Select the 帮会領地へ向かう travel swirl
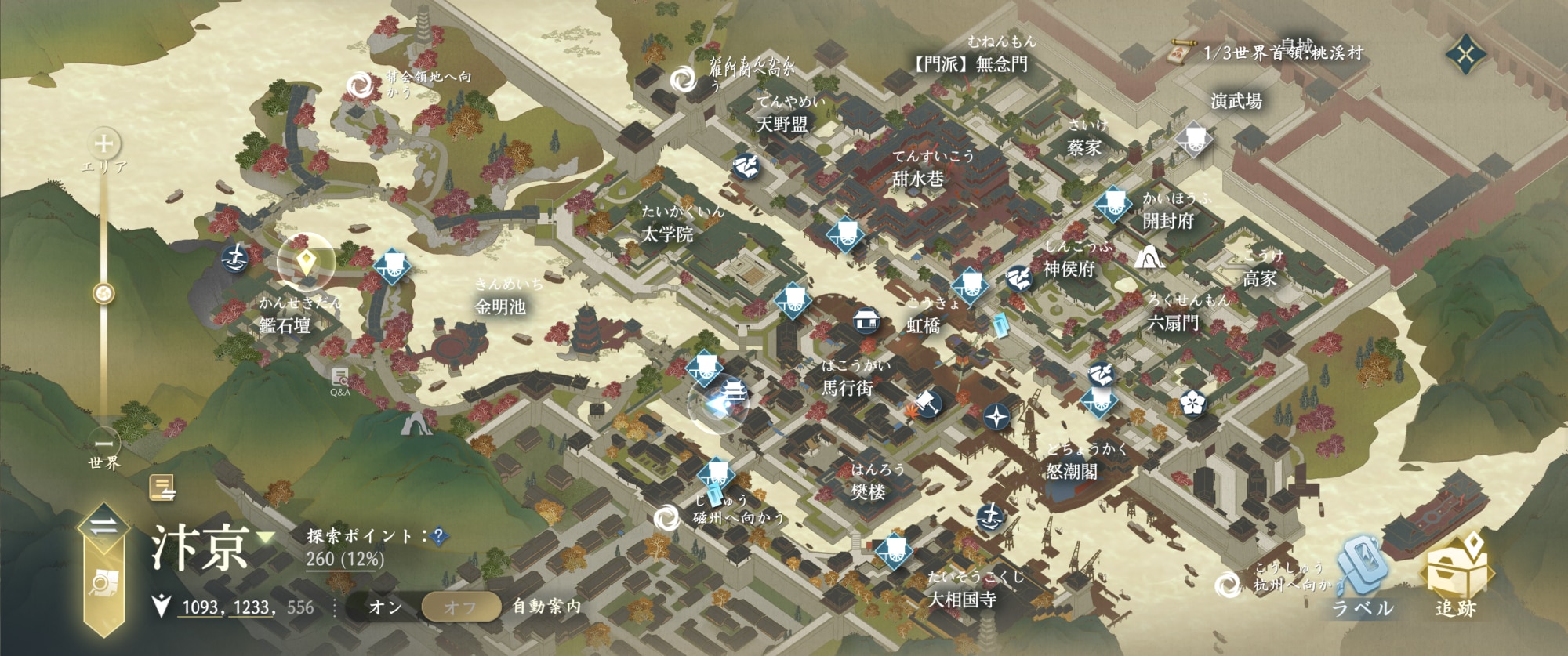 (360, 86)
